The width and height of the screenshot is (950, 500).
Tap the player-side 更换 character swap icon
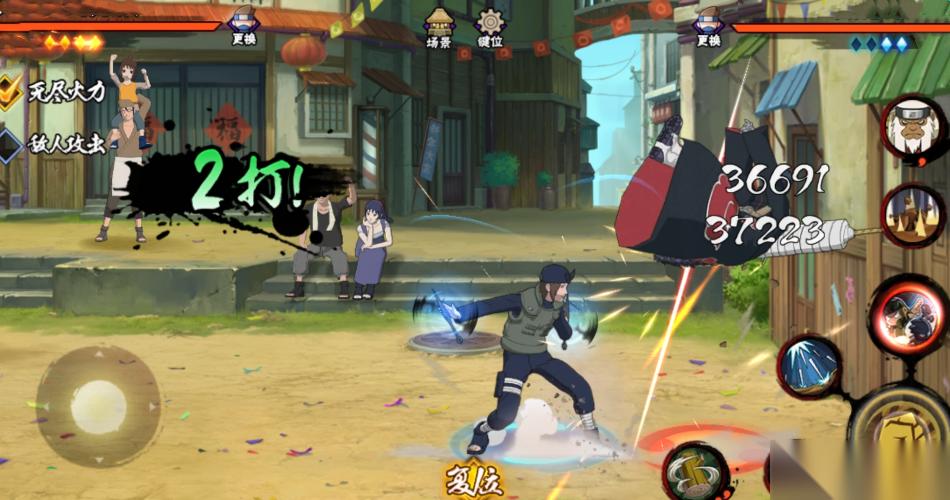(243, 24)
